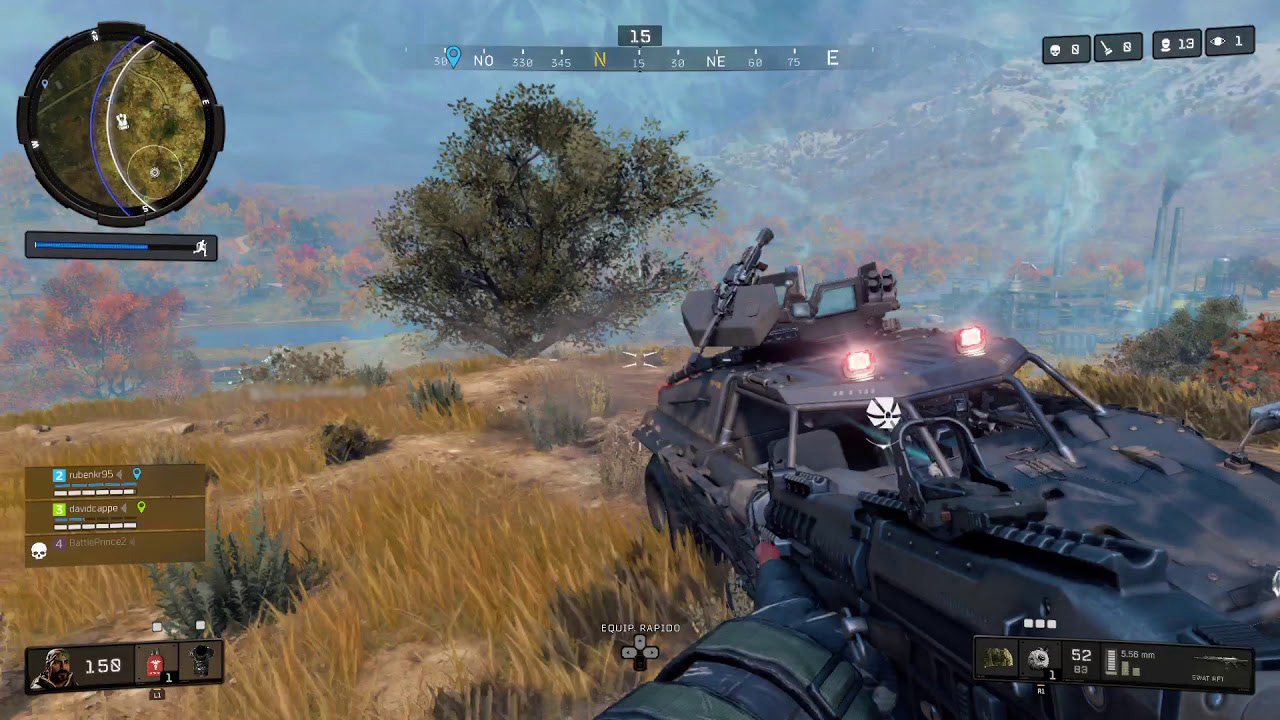The width and height of the screenshot is (1280, 720).
Task: Click the broom cleanups icon
Action: (1107, 47)
